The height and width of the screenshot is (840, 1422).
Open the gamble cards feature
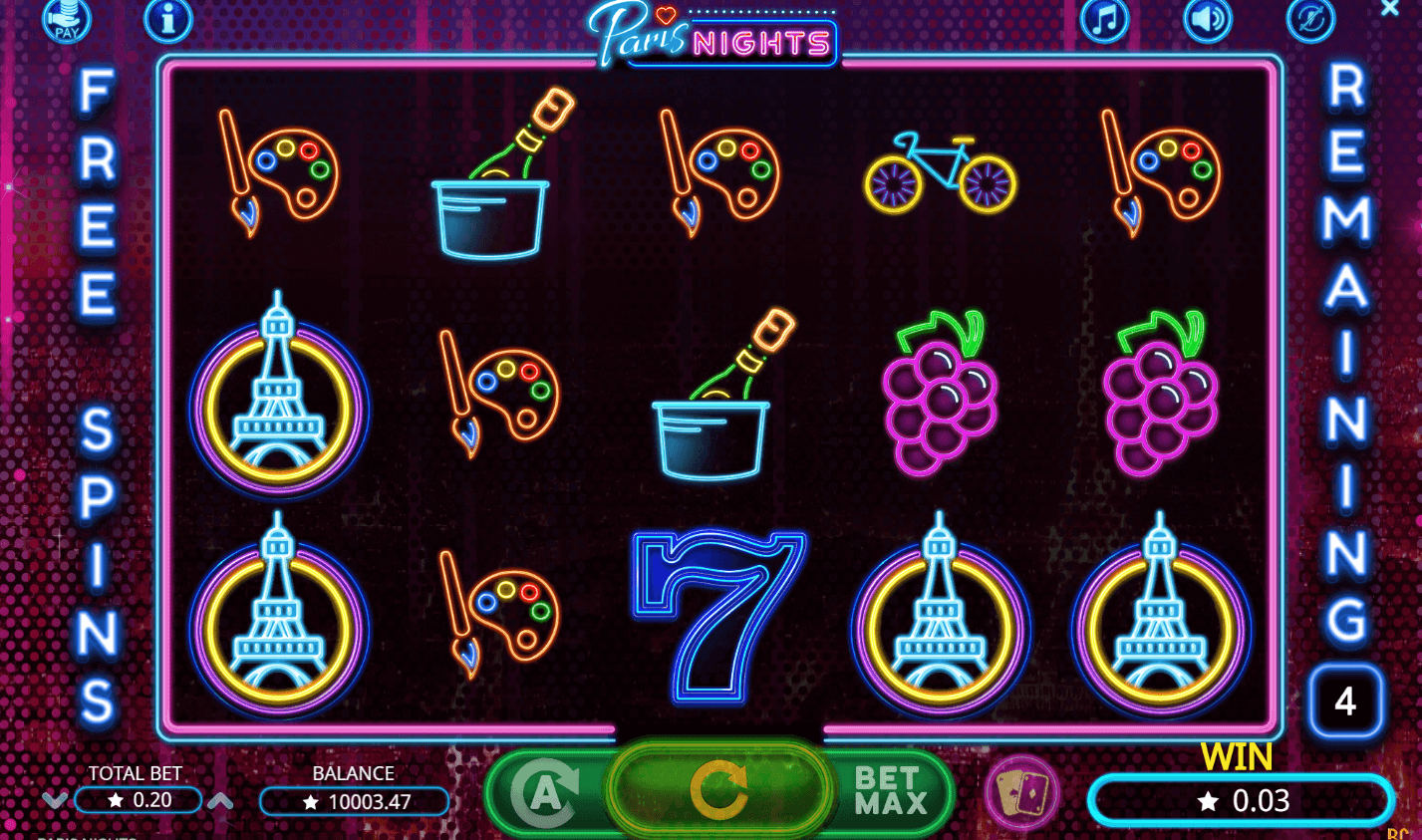click(1021, 793)
